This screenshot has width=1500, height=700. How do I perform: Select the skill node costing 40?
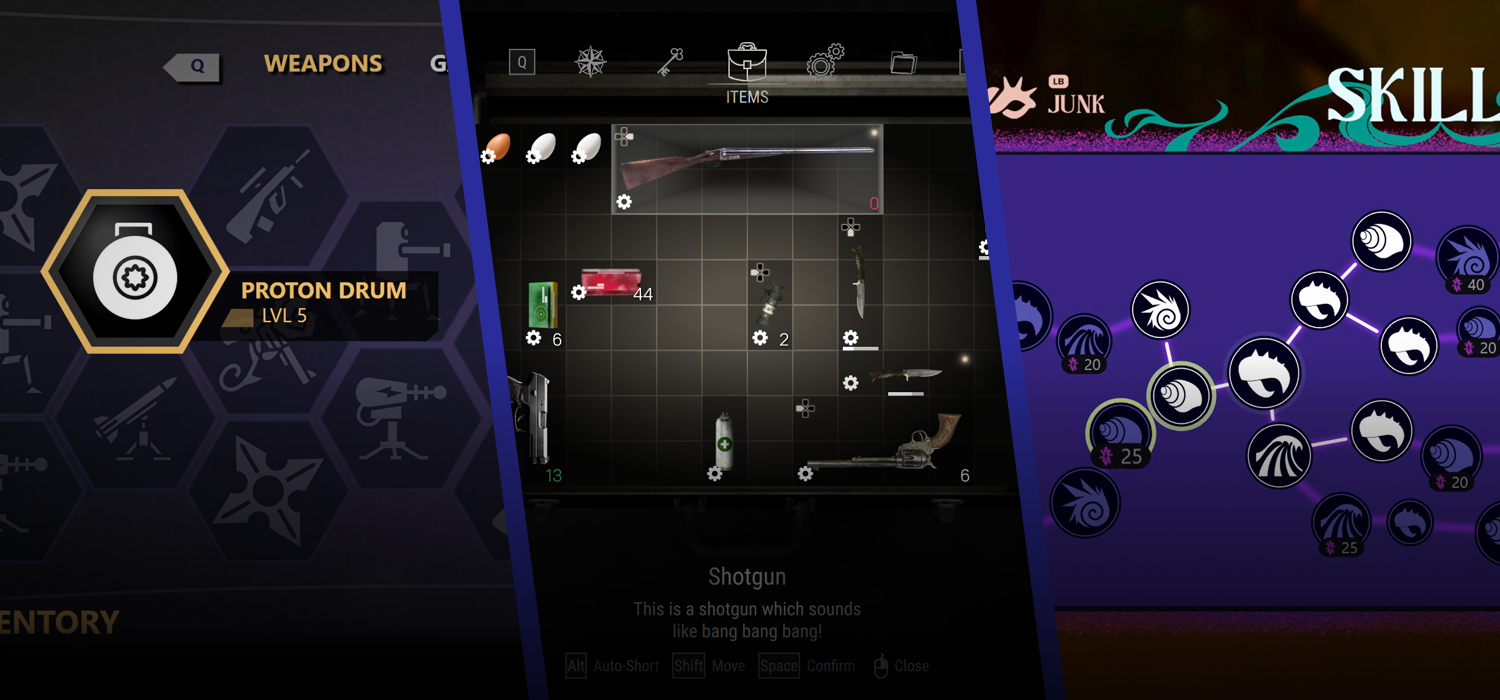click(1467, 256)
